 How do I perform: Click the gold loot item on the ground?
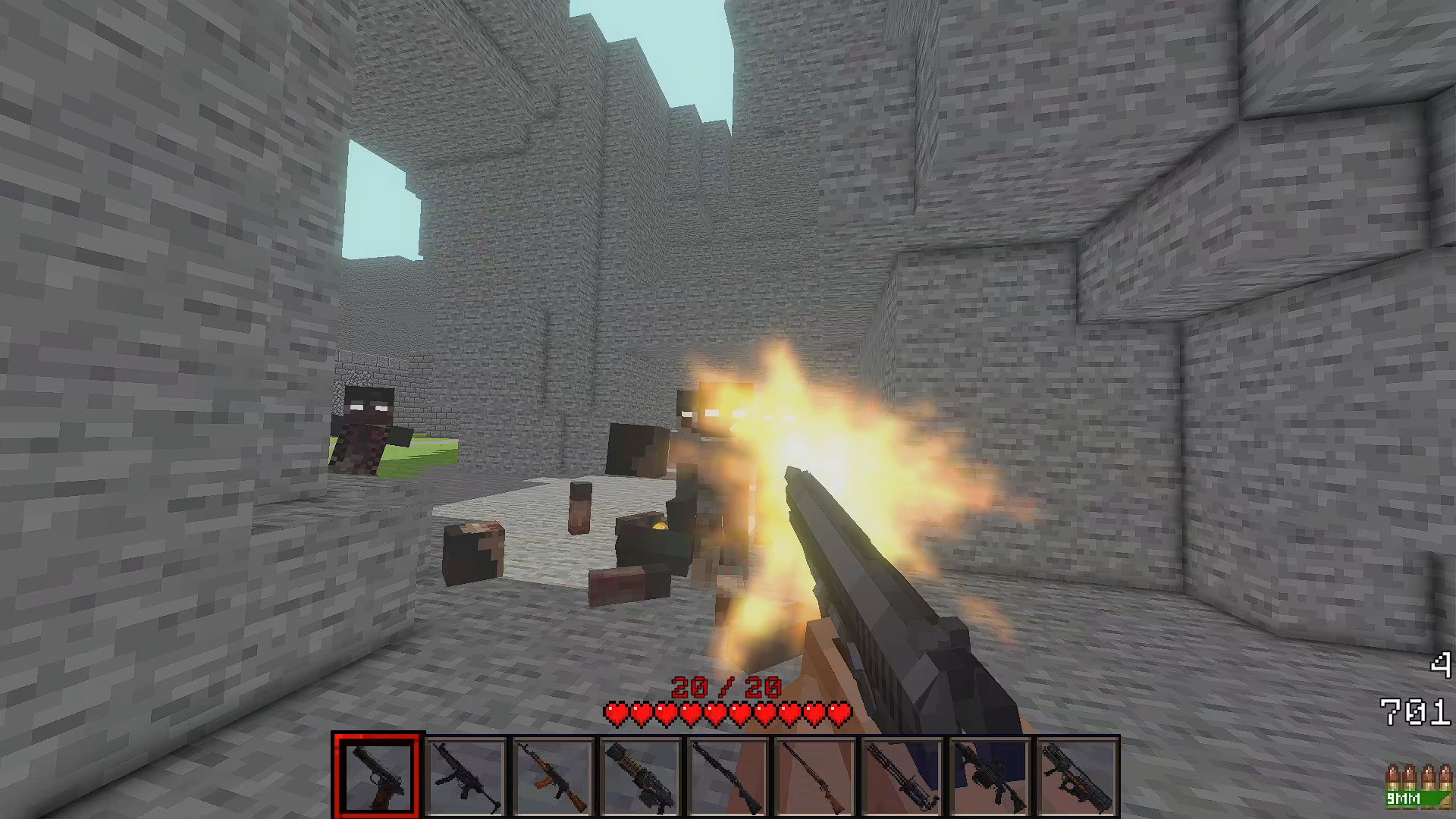tap(659, 525)
